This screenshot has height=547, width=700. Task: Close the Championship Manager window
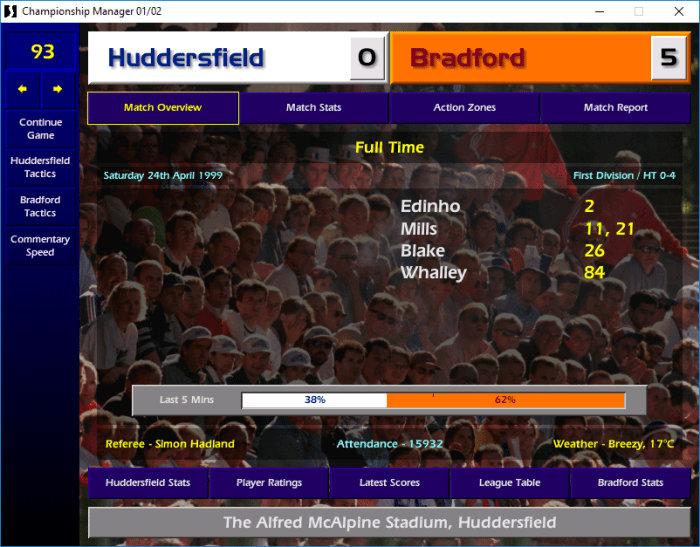(x=676, y=12)
